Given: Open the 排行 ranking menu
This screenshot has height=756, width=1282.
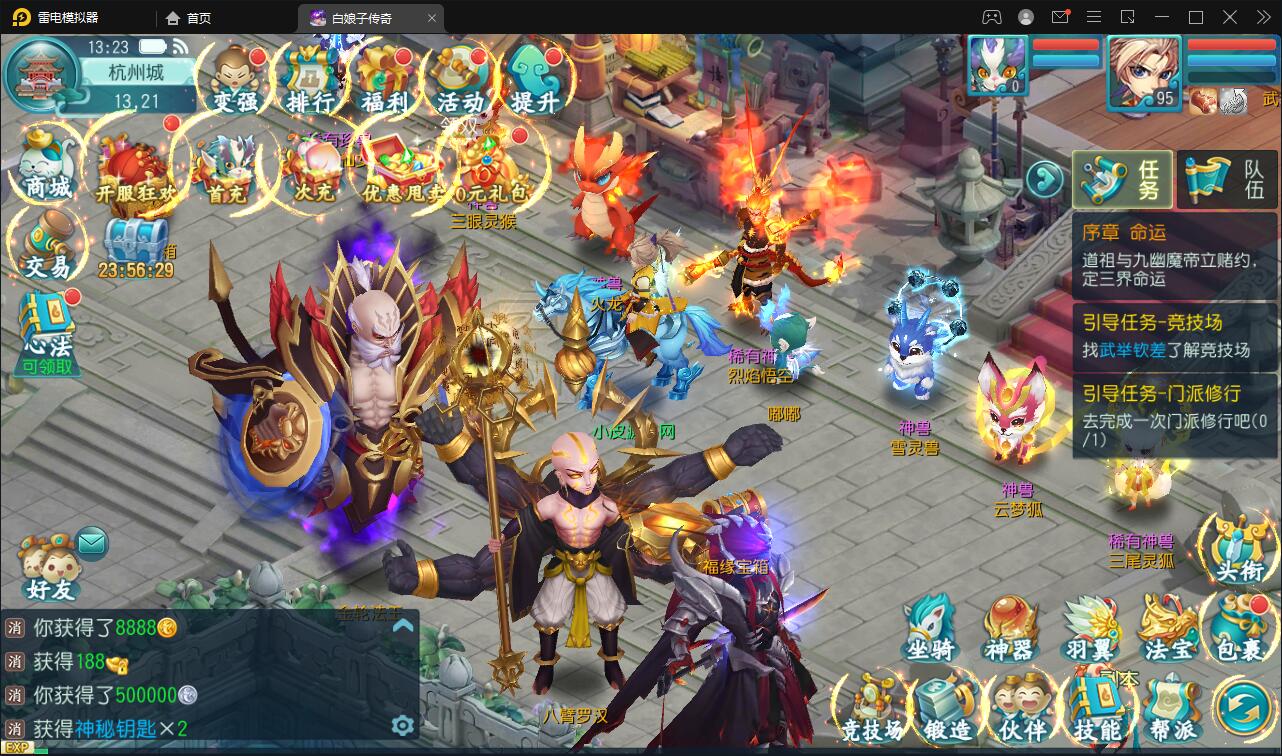Looking at the screenshot, I should click(x=310, y=79).
